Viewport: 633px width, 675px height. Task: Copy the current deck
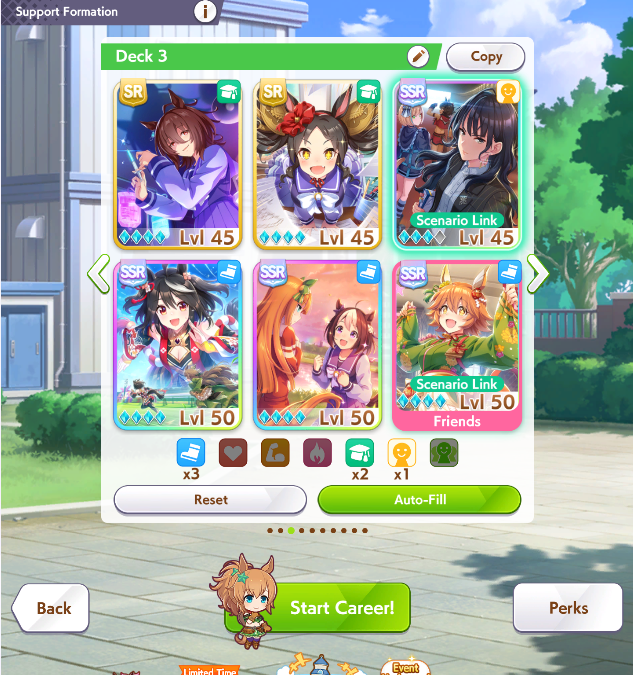pyautogui.click(x=485, y=57)
